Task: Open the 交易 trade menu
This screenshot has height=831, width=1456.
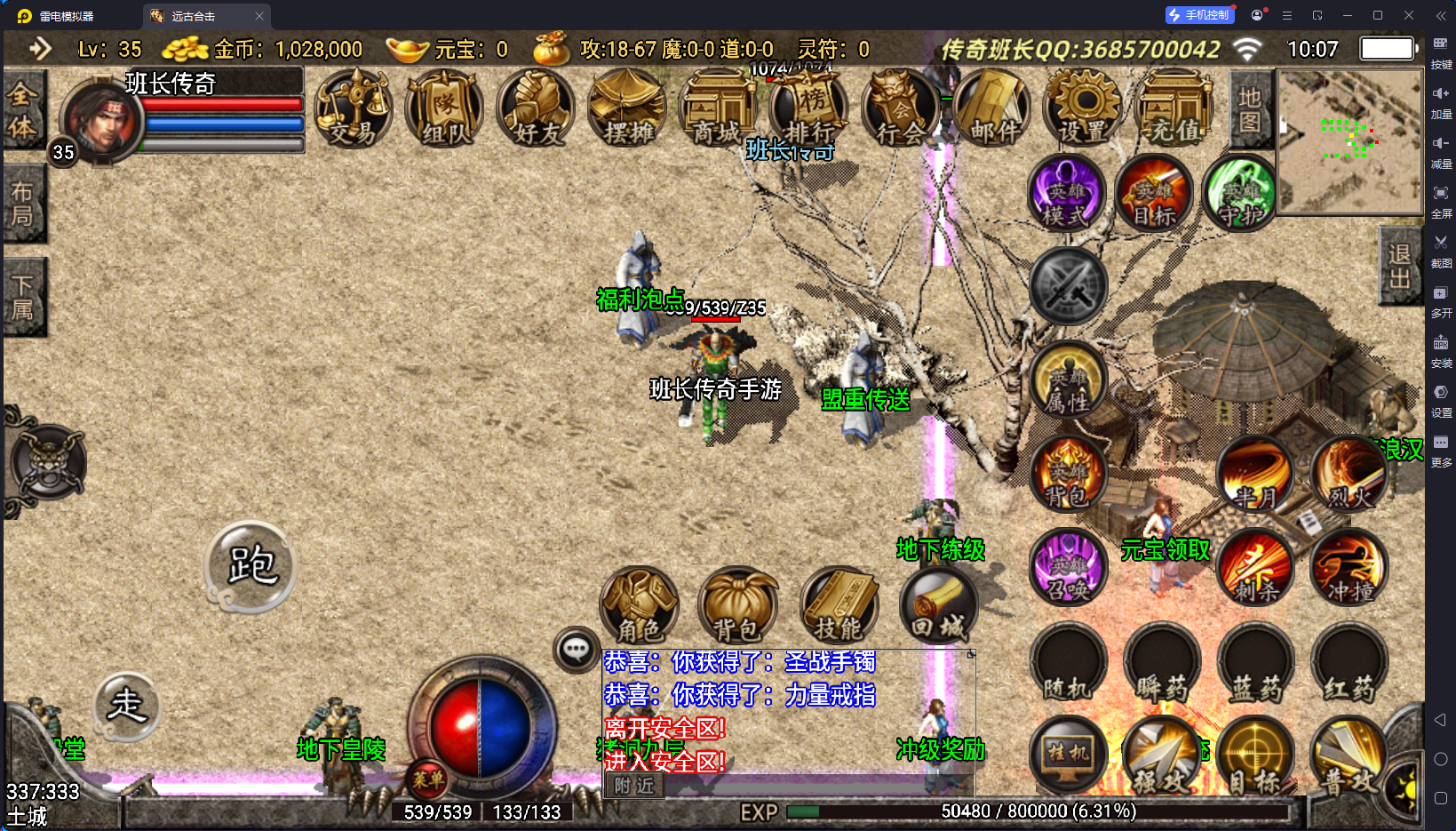Action: coord(354,110)
